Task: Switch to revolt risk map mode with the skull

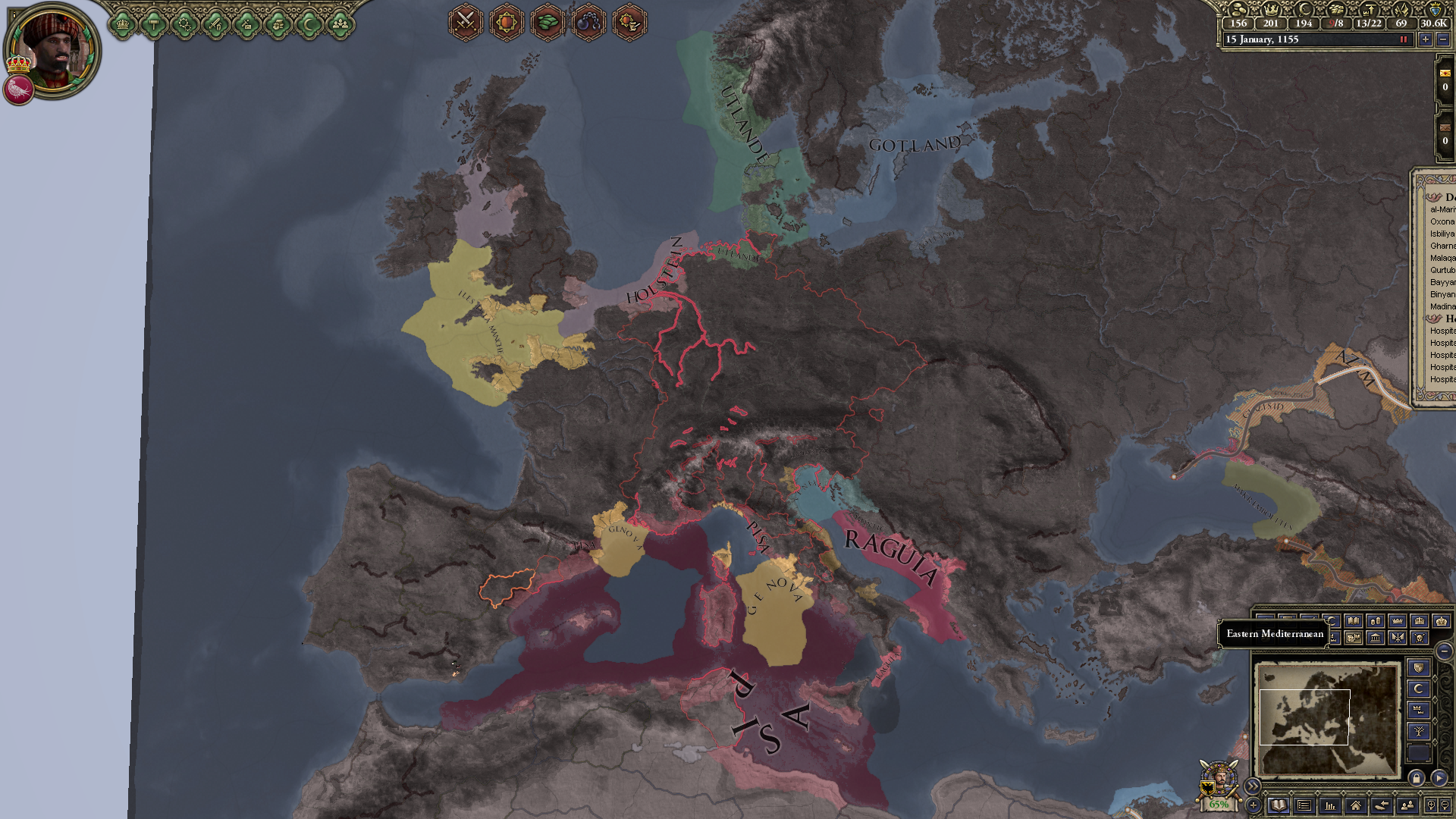Action: [1420, 639]
